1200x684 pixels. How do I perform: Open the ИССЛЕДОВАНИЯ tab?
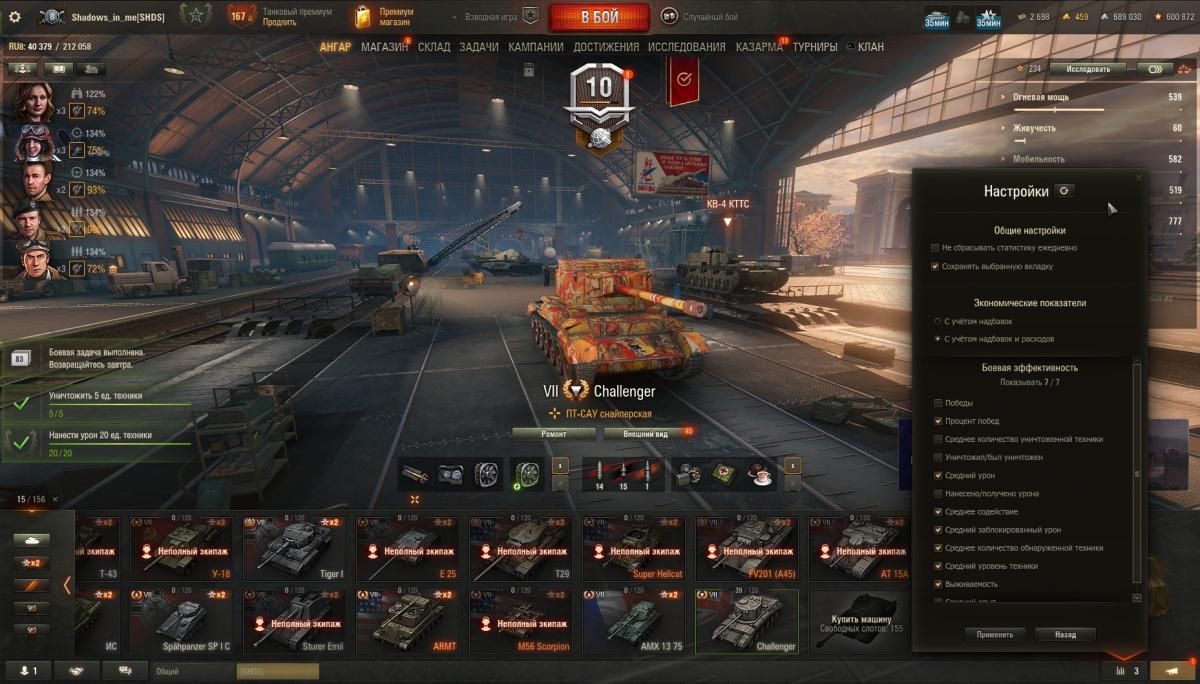coord(686,47)
